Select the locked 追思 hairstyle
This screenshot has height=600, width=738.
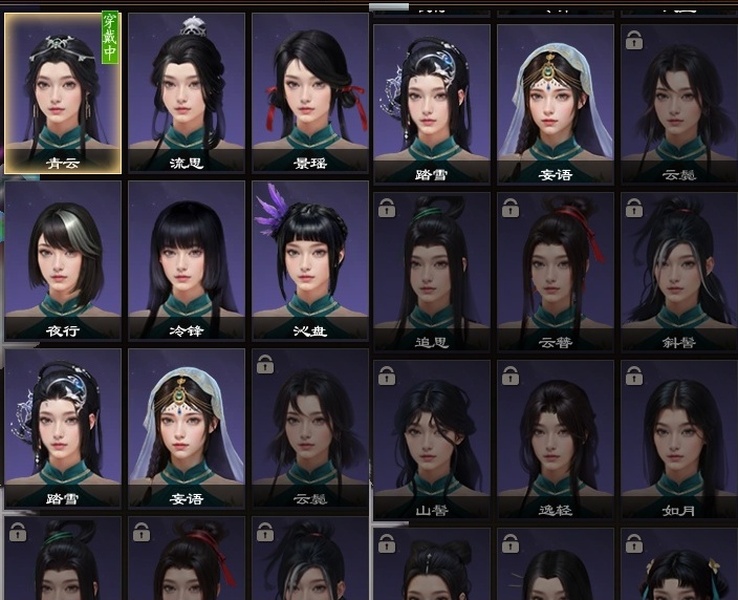coord(432,268)
